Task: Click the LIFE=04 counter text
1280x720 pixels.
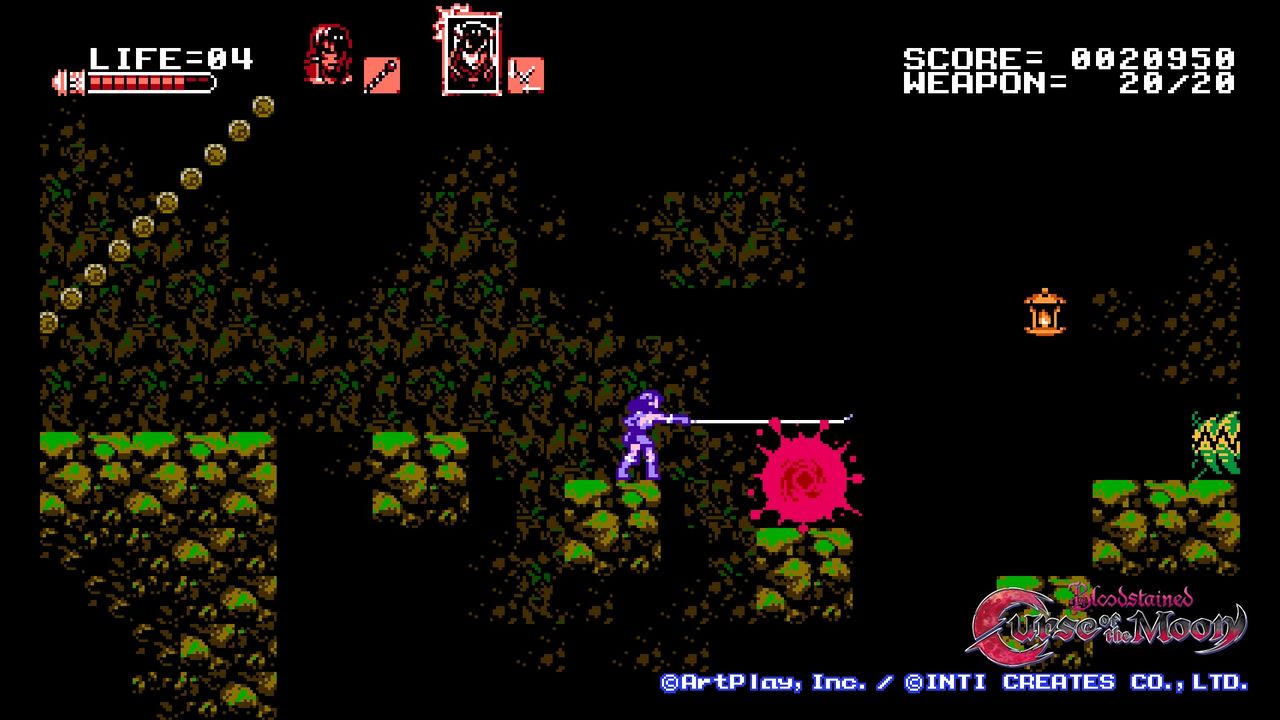Action: 170,57
